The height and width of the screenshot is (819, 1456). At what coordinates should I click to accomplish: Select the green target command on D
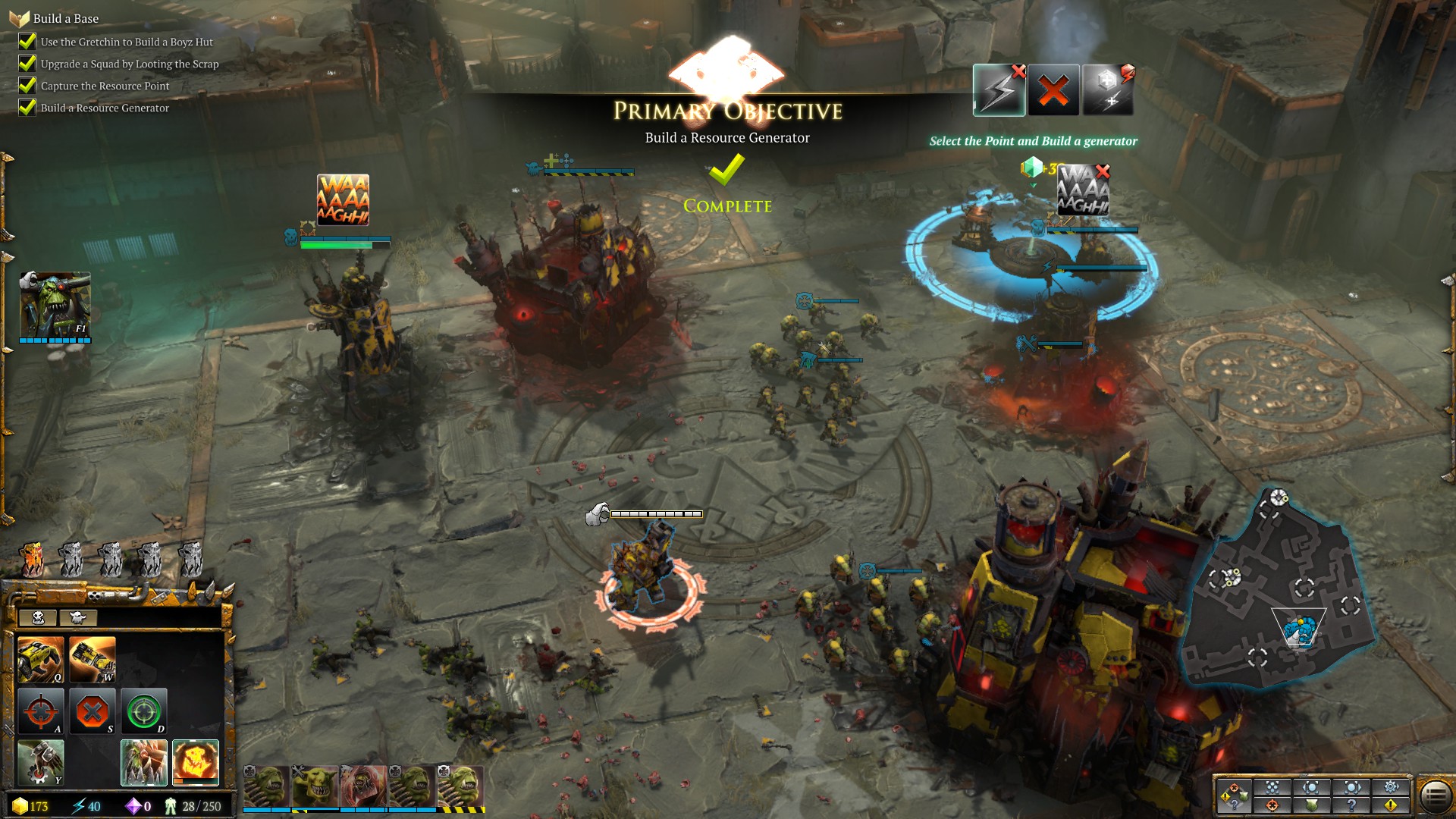(x=144, y=711)
